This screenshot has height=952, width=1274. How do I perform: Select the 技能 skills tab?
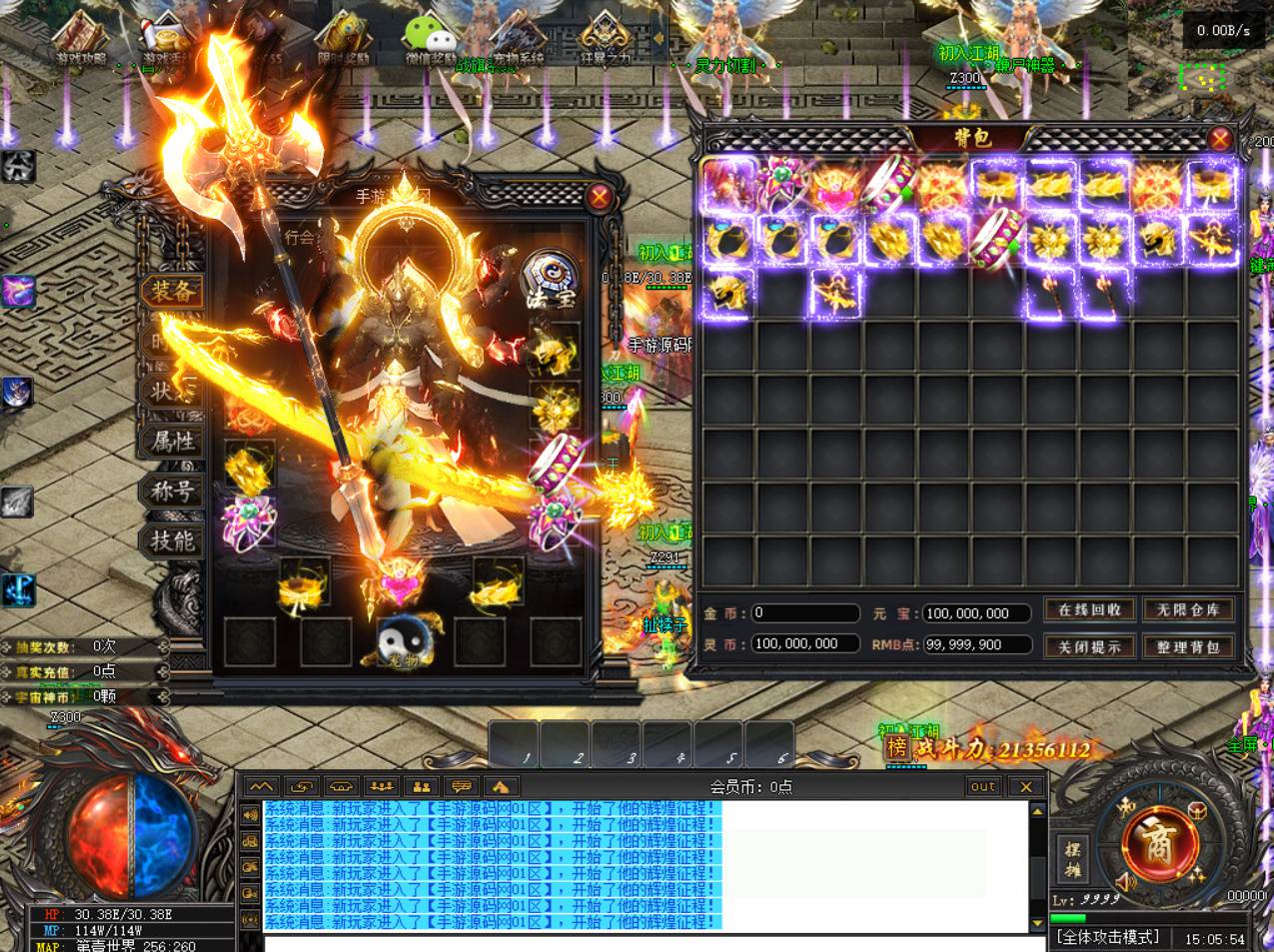coord(172,540)
